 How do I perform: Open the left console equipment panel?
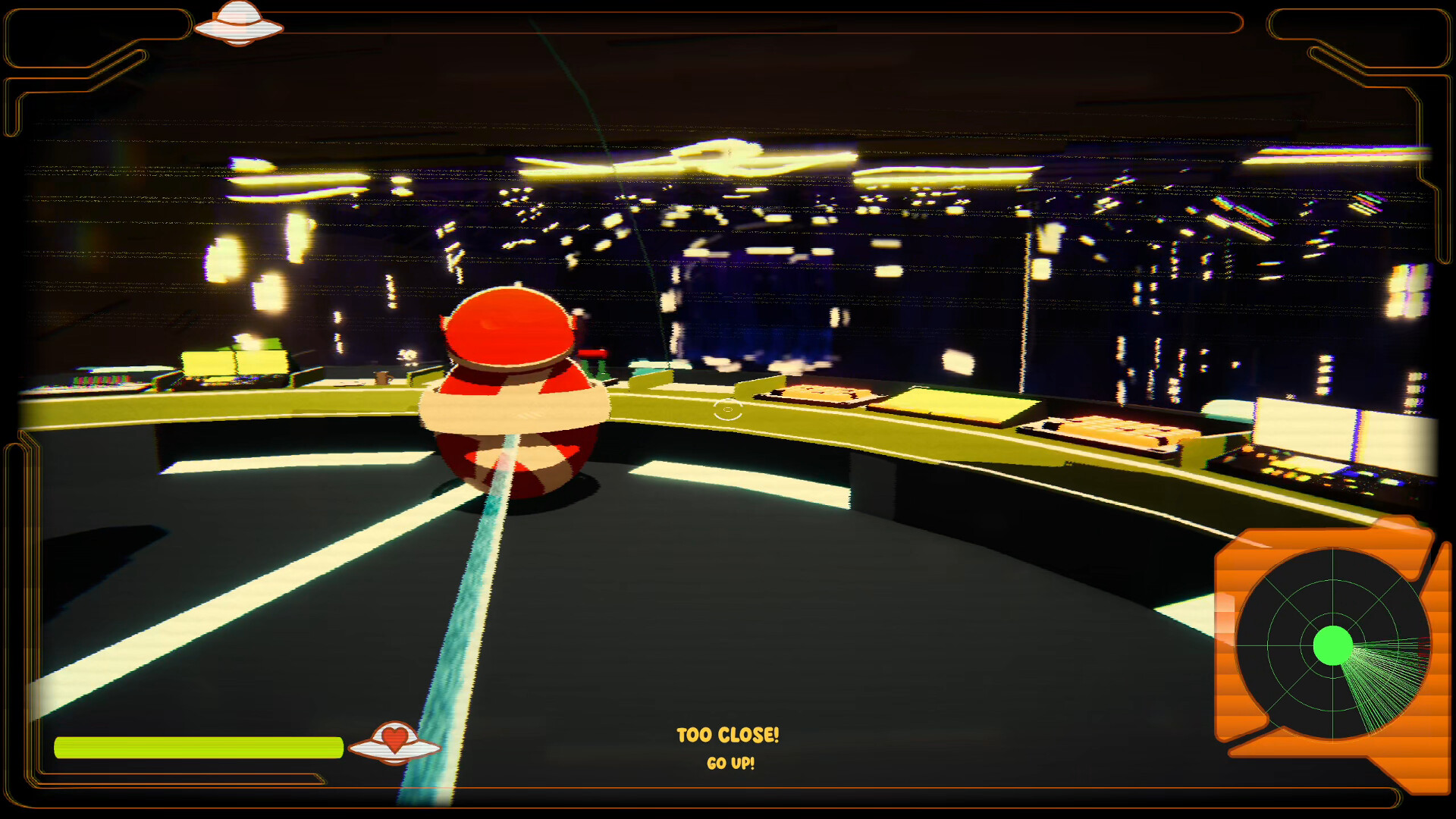click(x=235, y=364)
